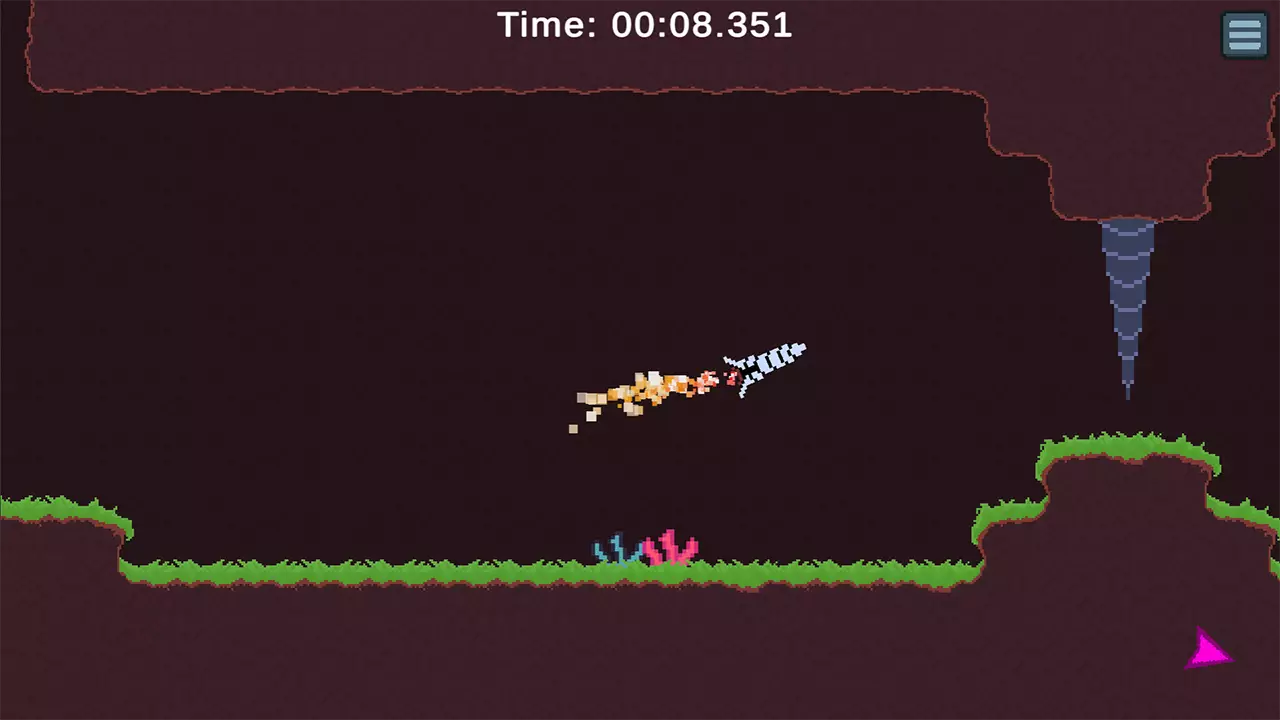
Task: Click the left cliff edge grass
Action: 70,508
